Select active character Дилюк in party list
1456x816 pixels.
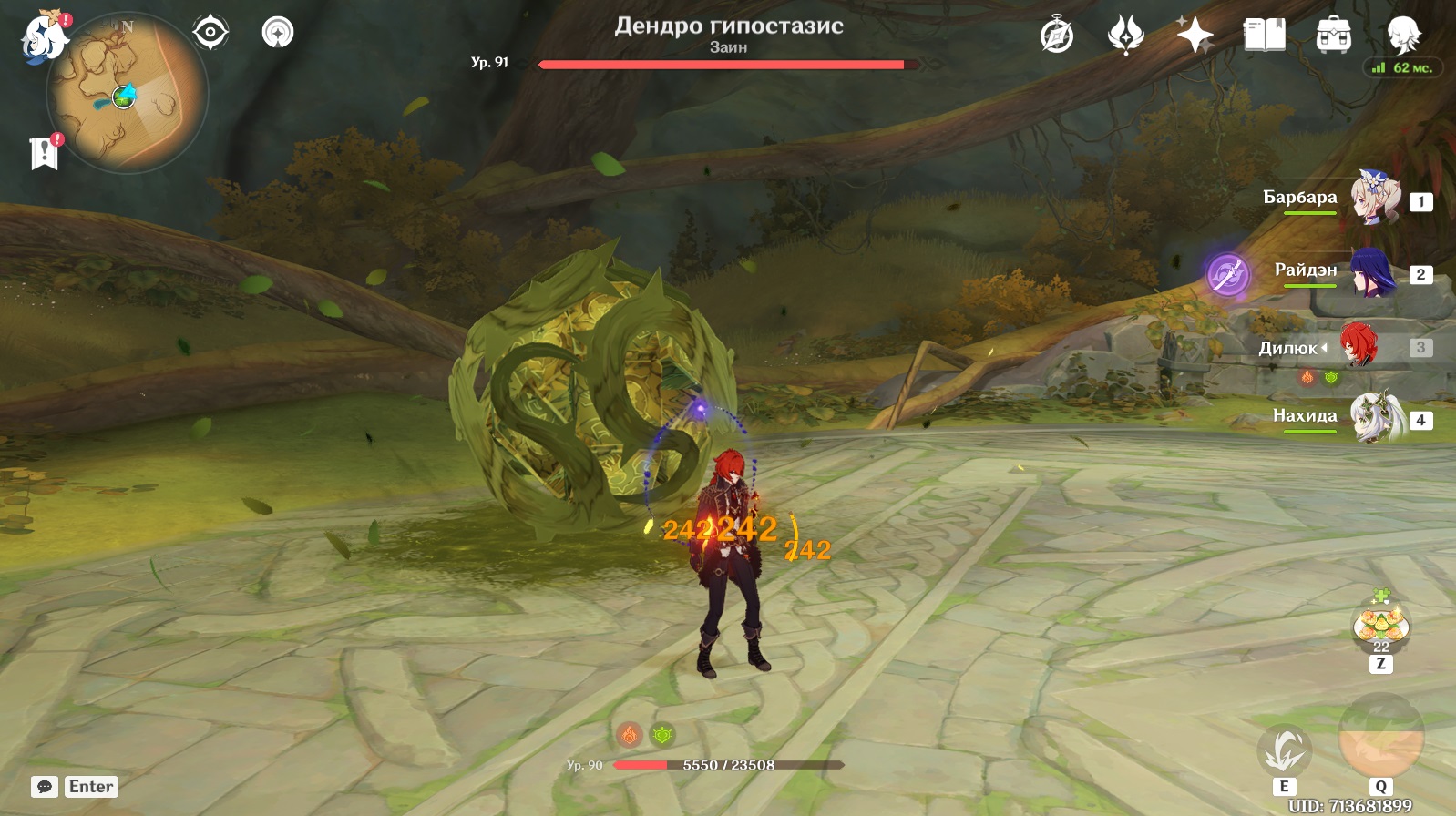tap(1359, 346)
